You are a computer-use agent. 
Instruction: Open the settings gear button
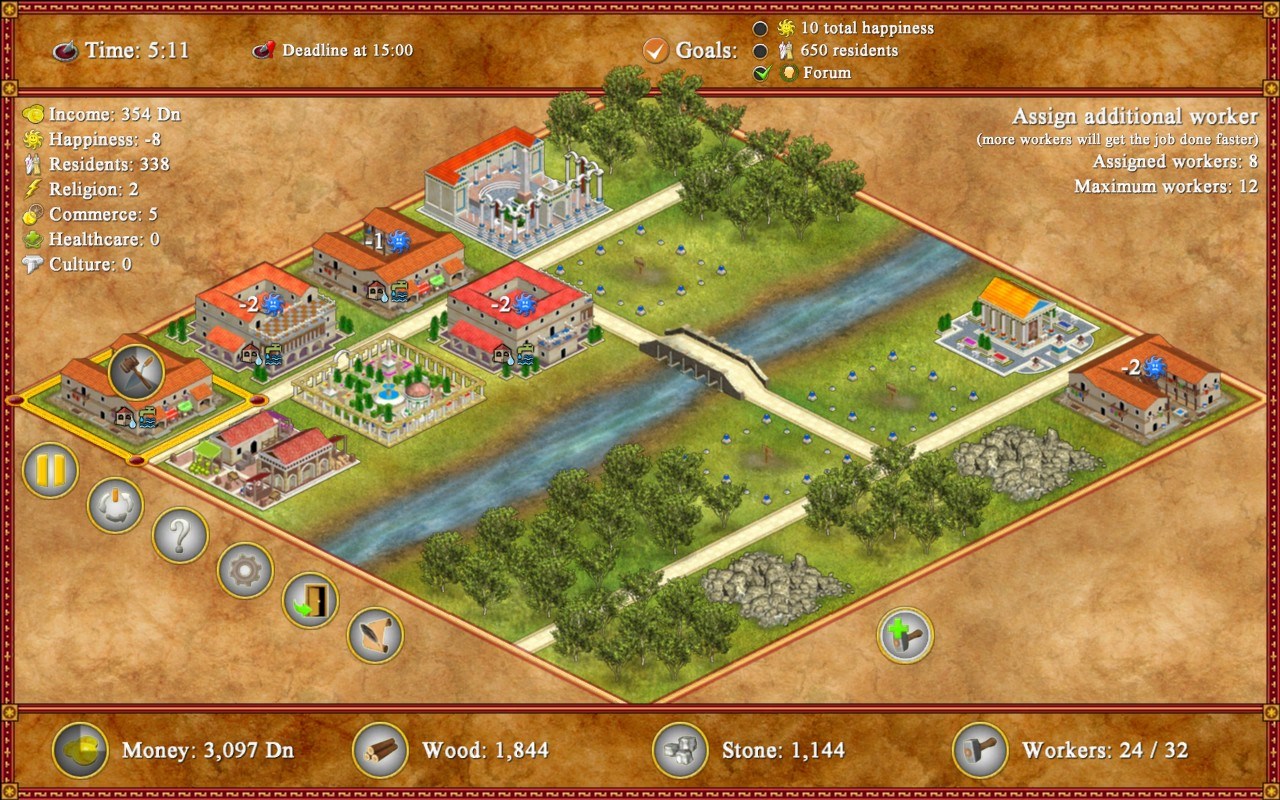(245, 572)
